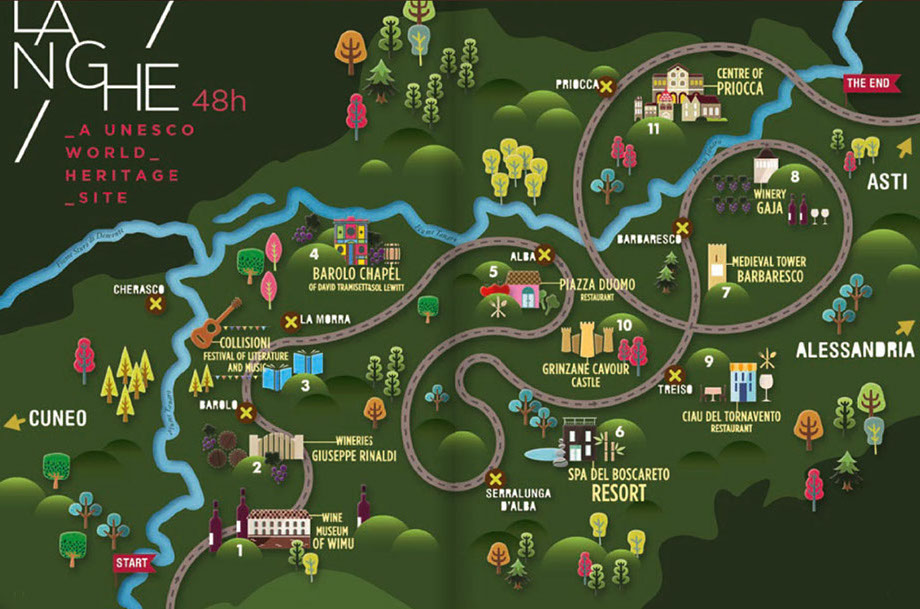The height and width of the screenshot is (609, 920).
Task: Select the START flag marker
Action: 132,563
